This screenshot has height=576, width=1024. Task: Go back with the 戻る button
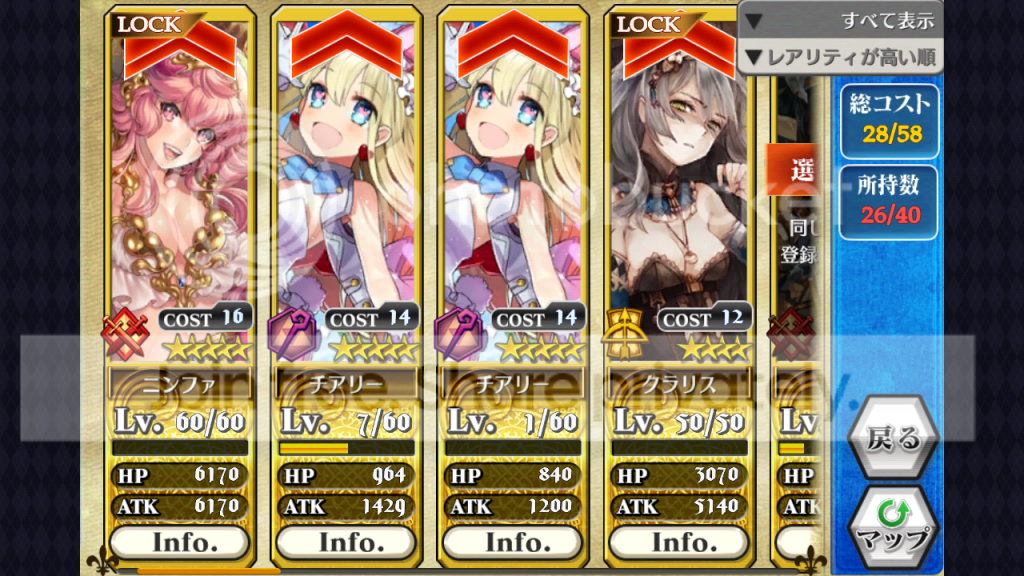pos(893,438)
